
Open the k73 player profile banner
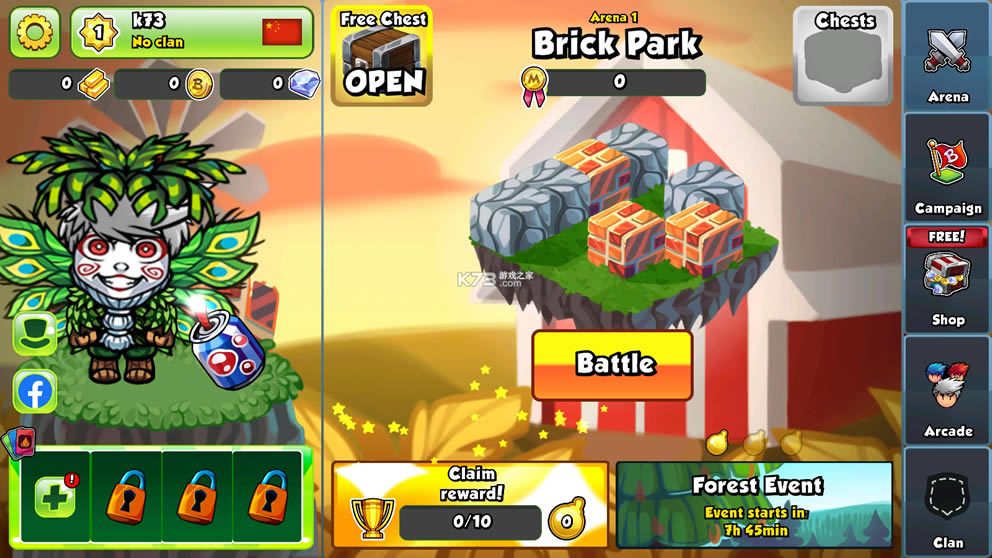tap(192, 32)
